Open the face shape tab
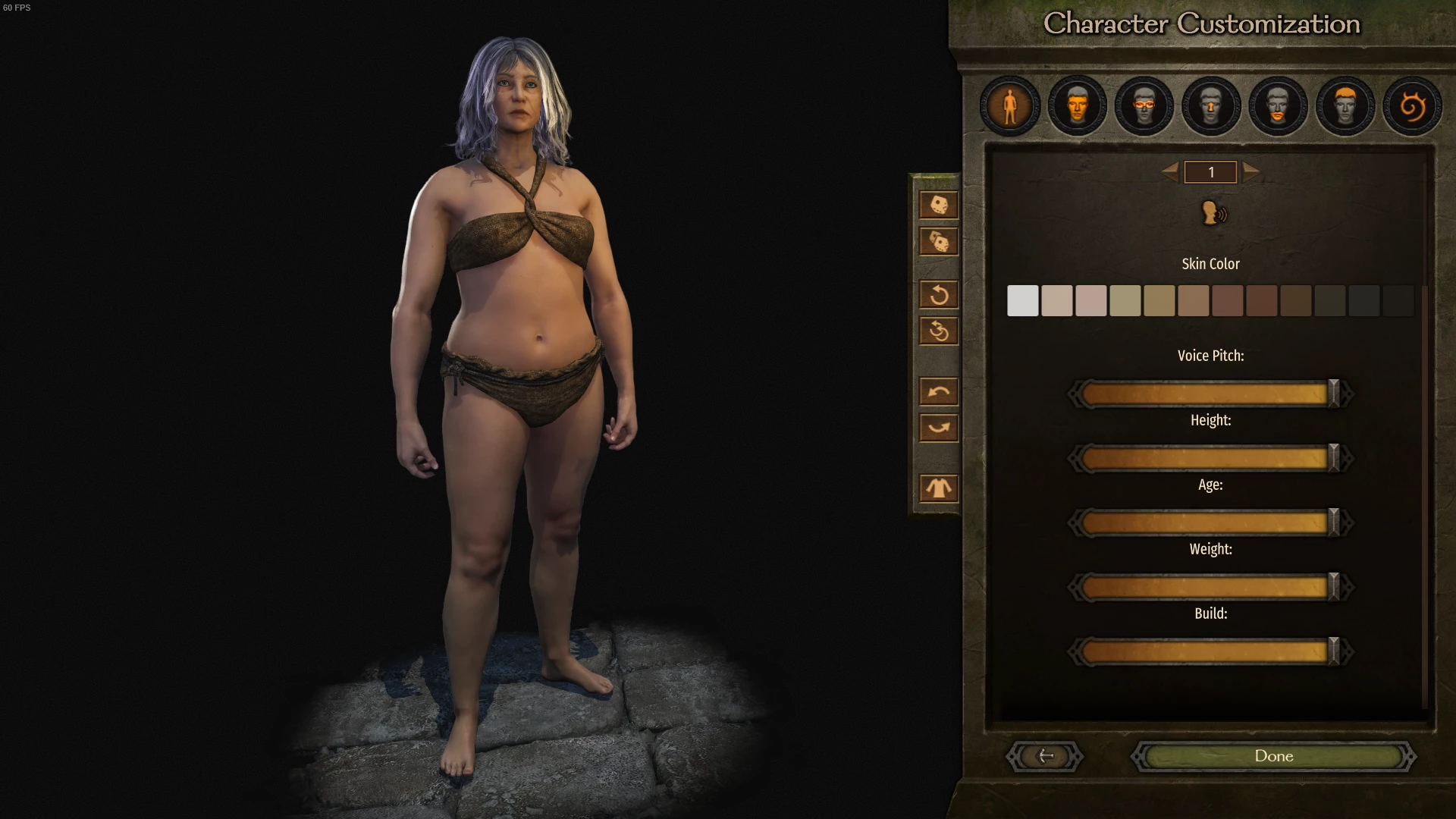 tap(1077, 106)
